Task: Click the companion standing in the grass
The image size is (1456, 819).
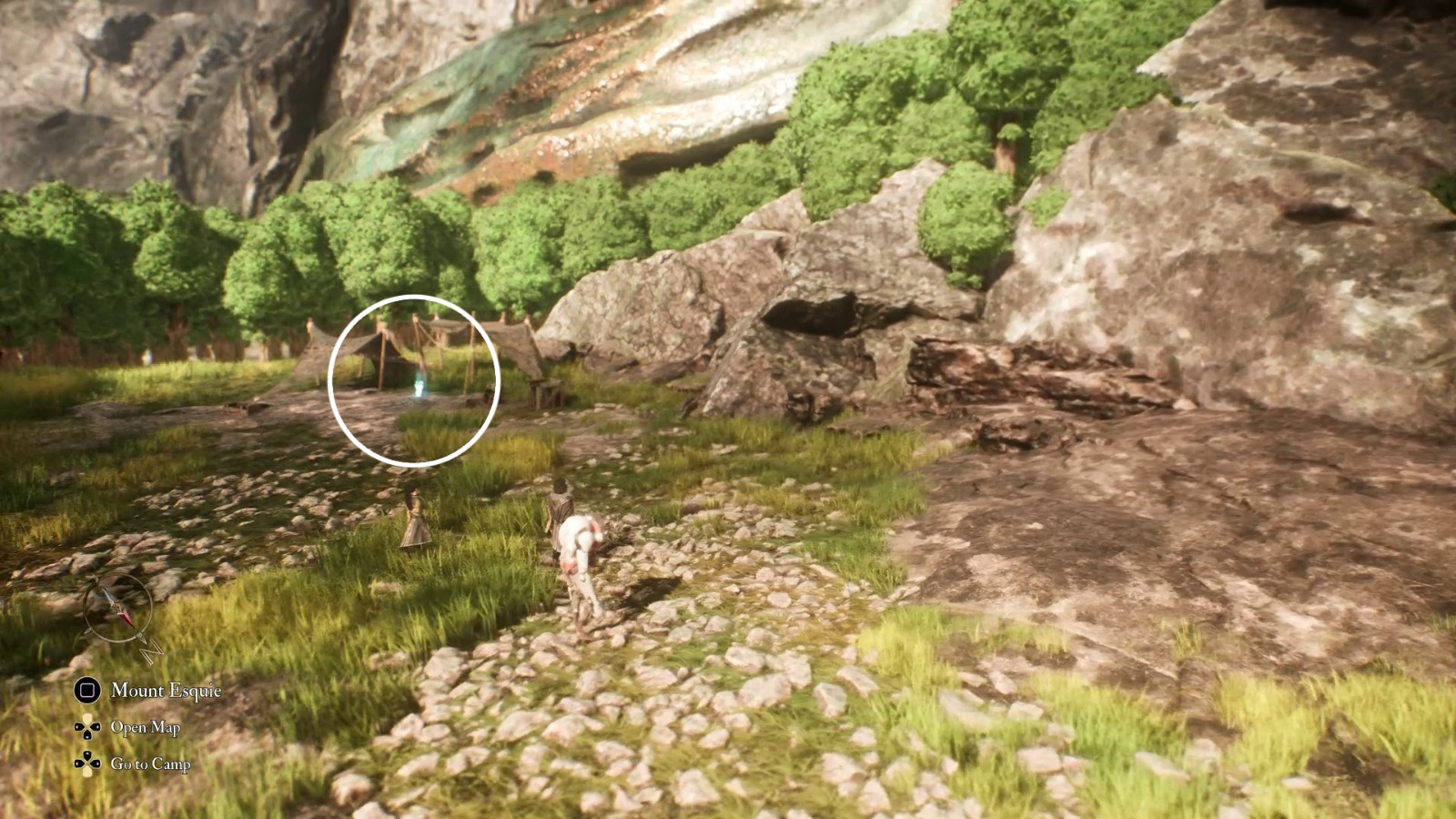Action: 414,519
